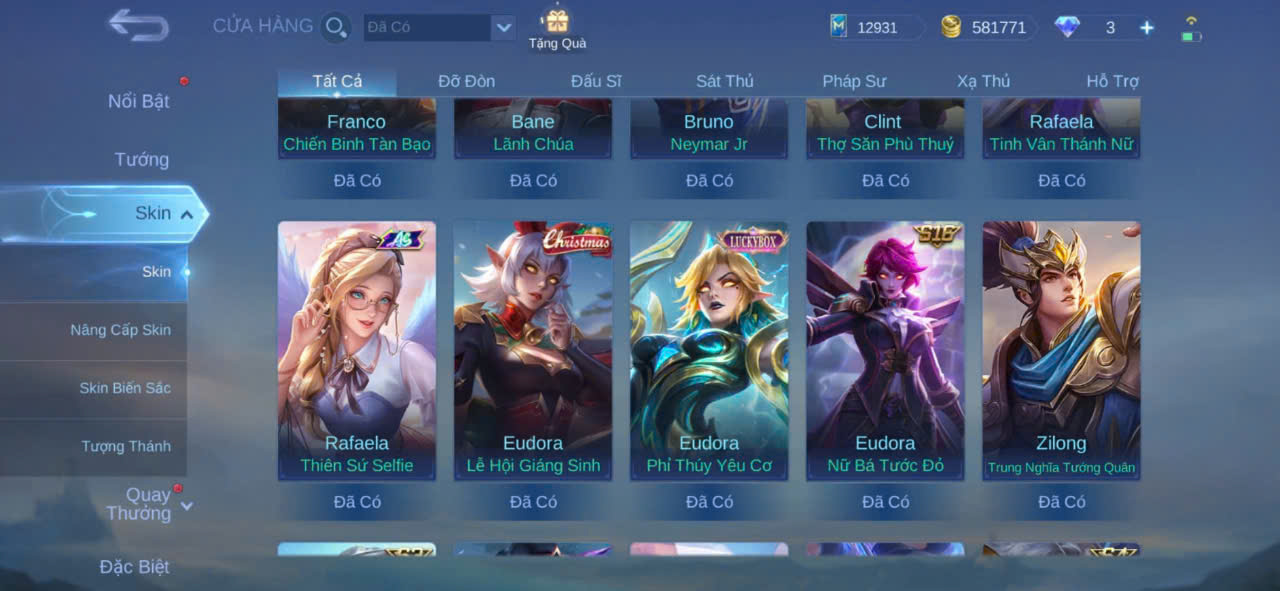Open Zilong Trung Nghĩa Tướng Quân skin
This screenshot has width=1280, height=591.
[x=1061, y=350]
